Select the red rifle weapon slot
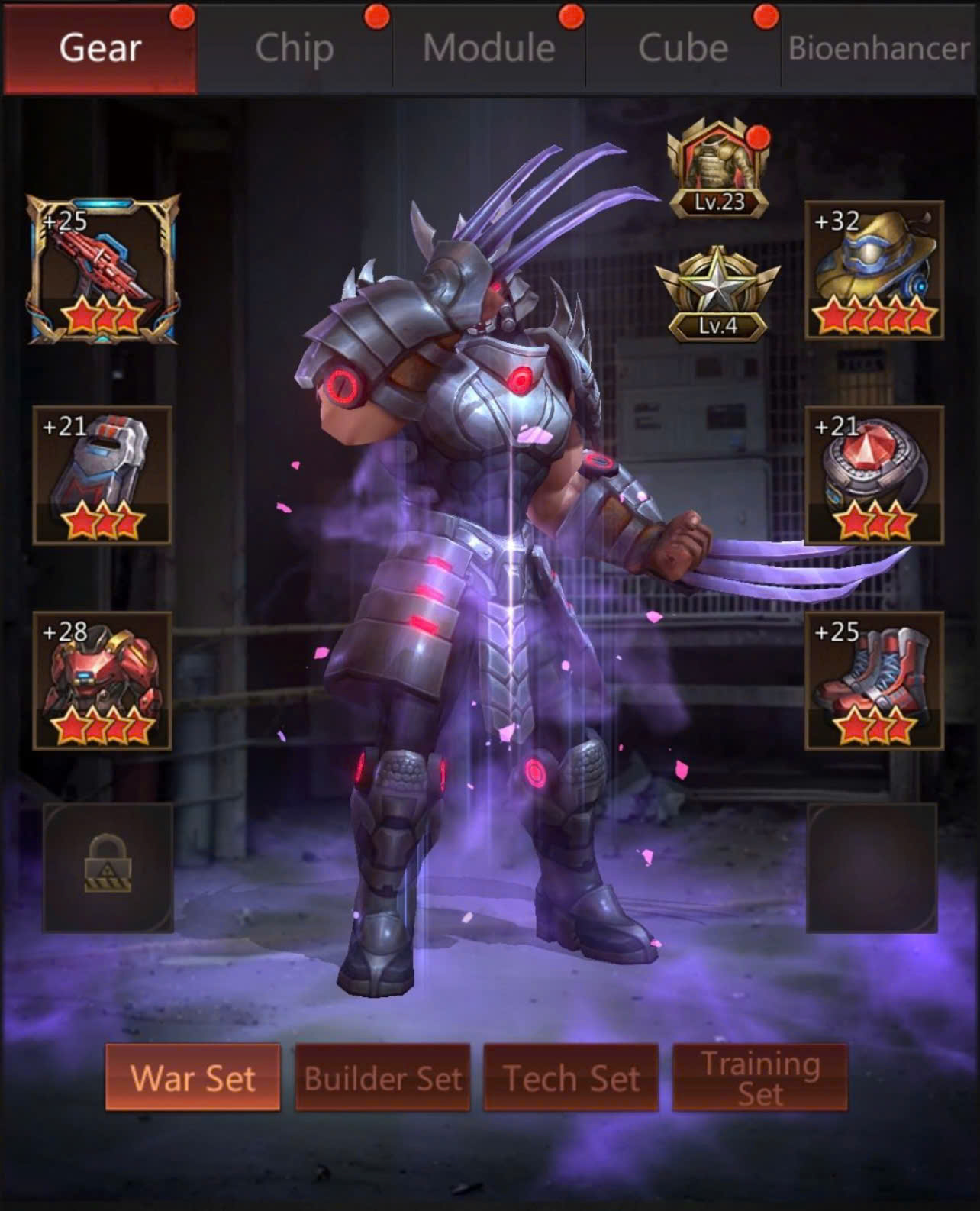This screenshot has width=980, height=1211. tap(103, 270)
